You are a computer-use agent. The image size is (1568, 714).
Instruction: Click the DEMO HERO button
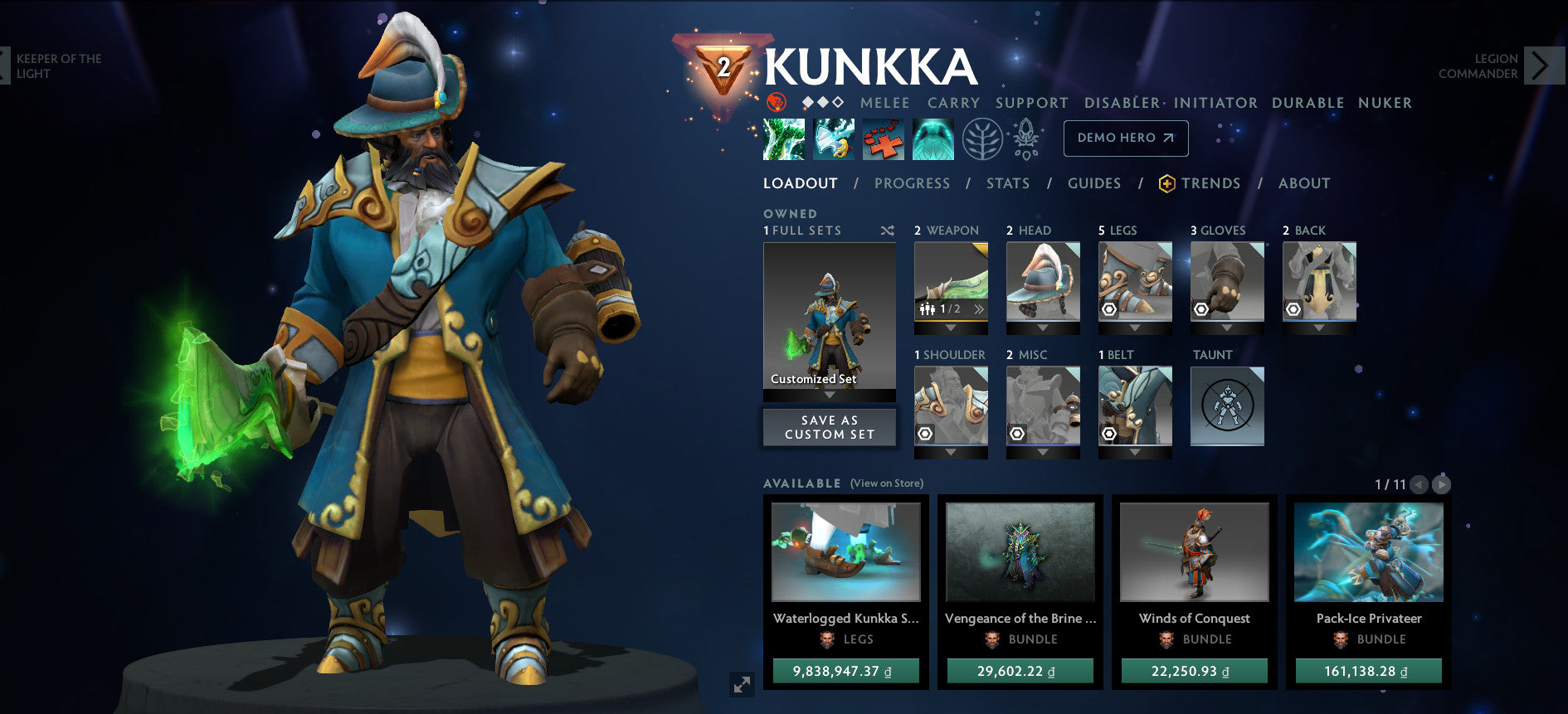pyautogui.click(x=1126, y=138)
